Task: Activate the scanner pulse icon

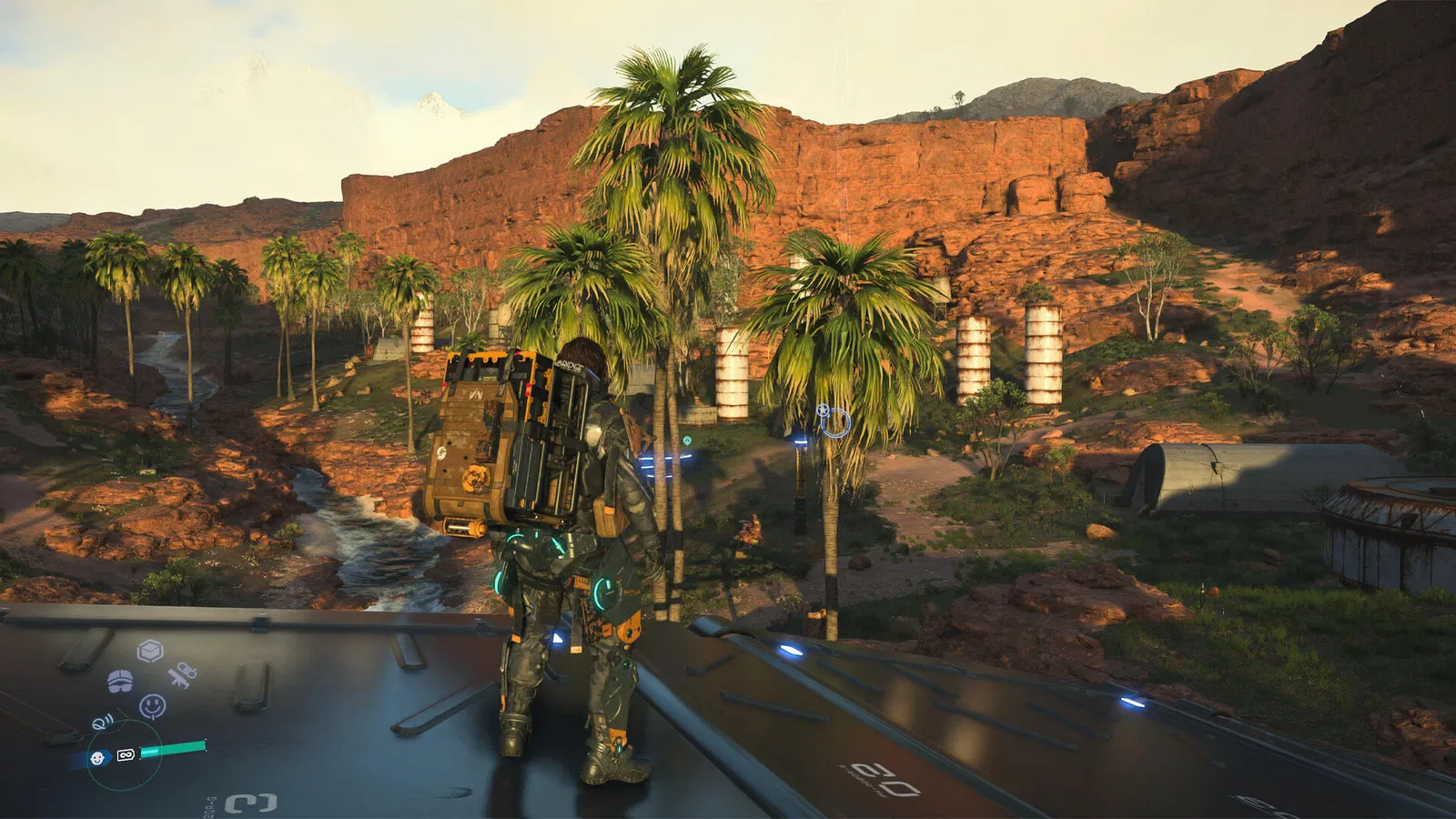Action: tap(103, 723)
